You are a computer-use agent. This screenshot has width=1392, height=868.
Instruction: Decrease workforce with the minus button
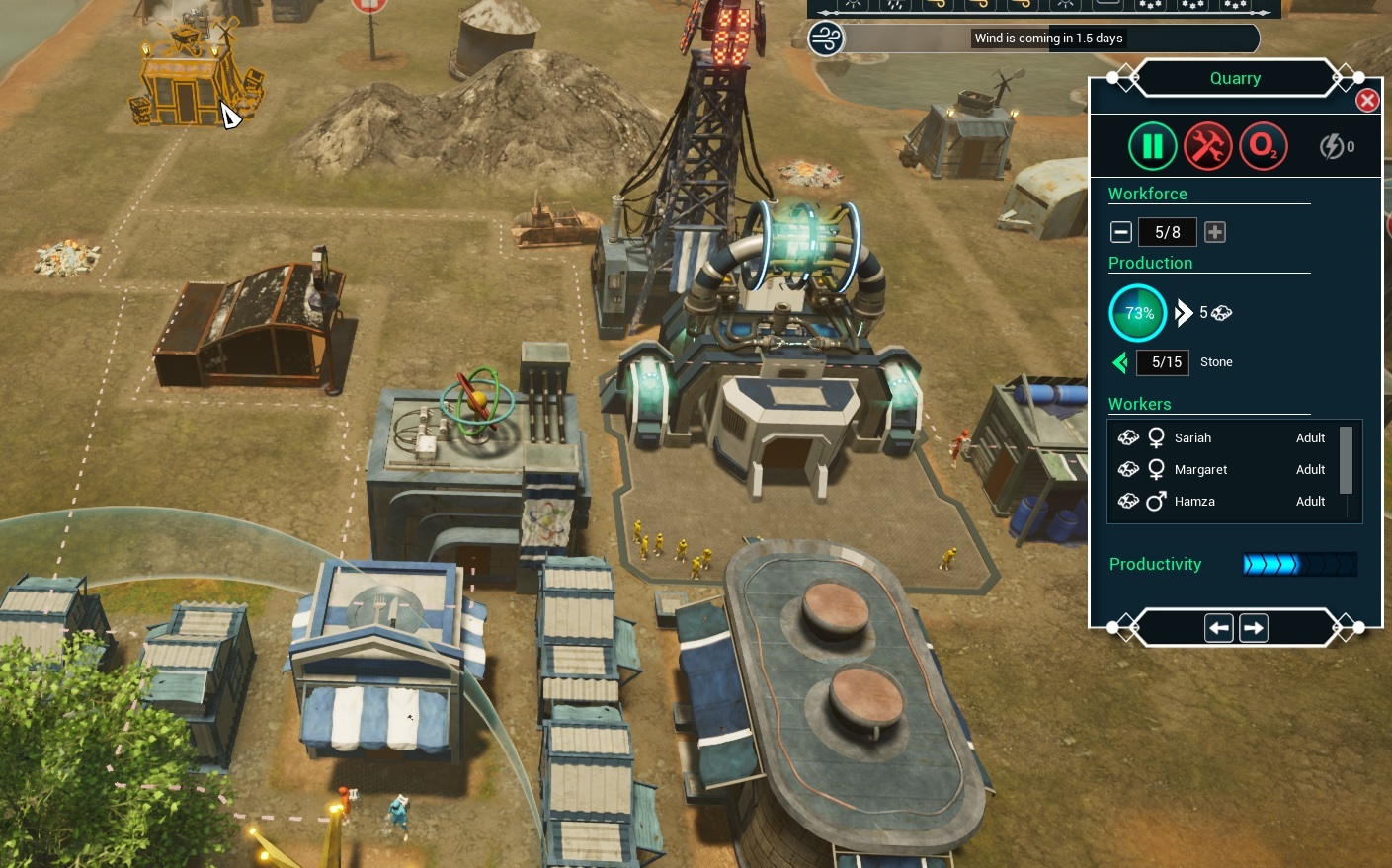[1121, 231]
